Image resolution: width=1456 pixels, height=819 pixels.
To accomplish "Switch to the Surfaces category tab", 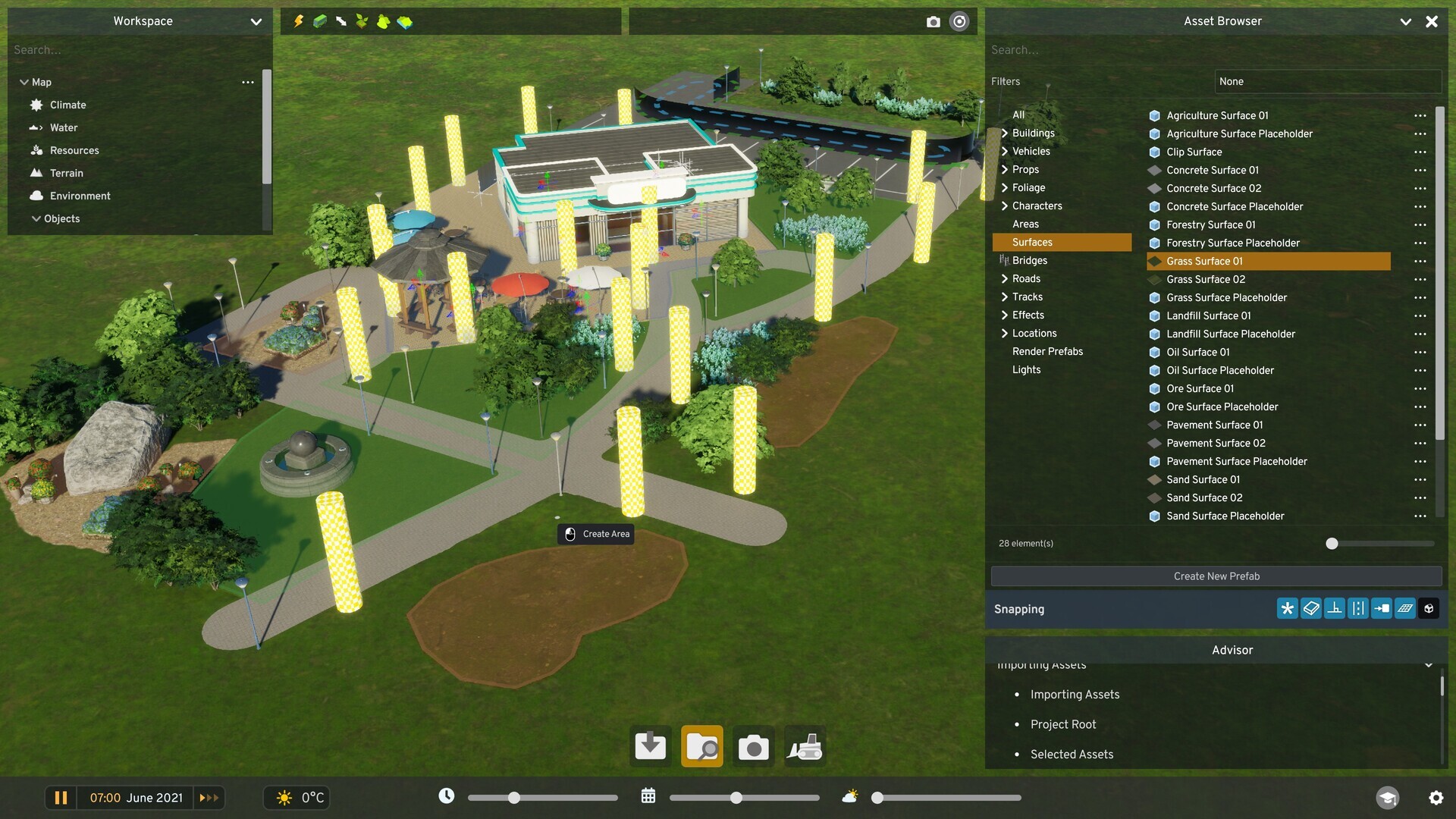I will [1032, 242].
